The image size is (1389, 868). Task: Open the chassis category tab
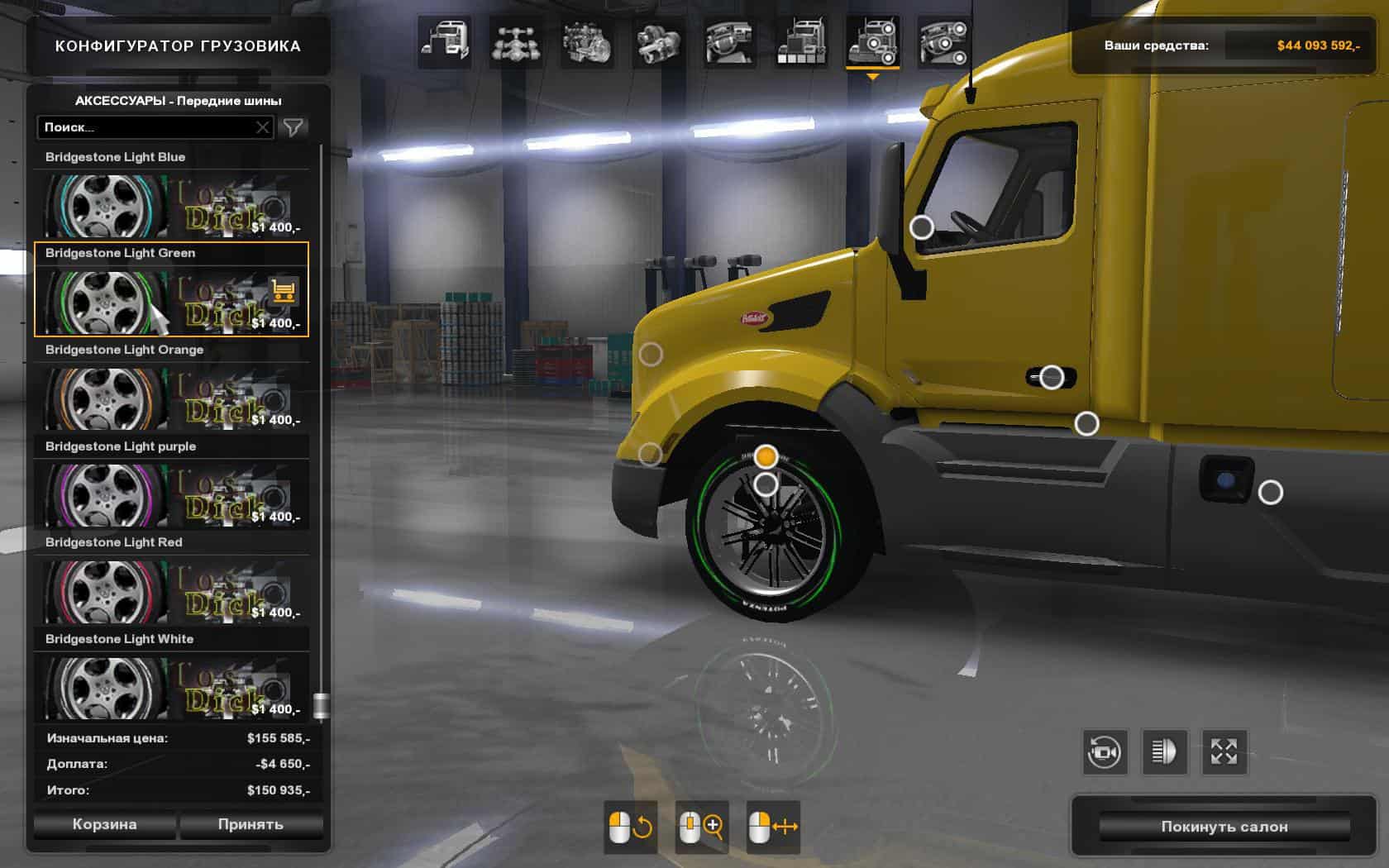click(516, 43)
